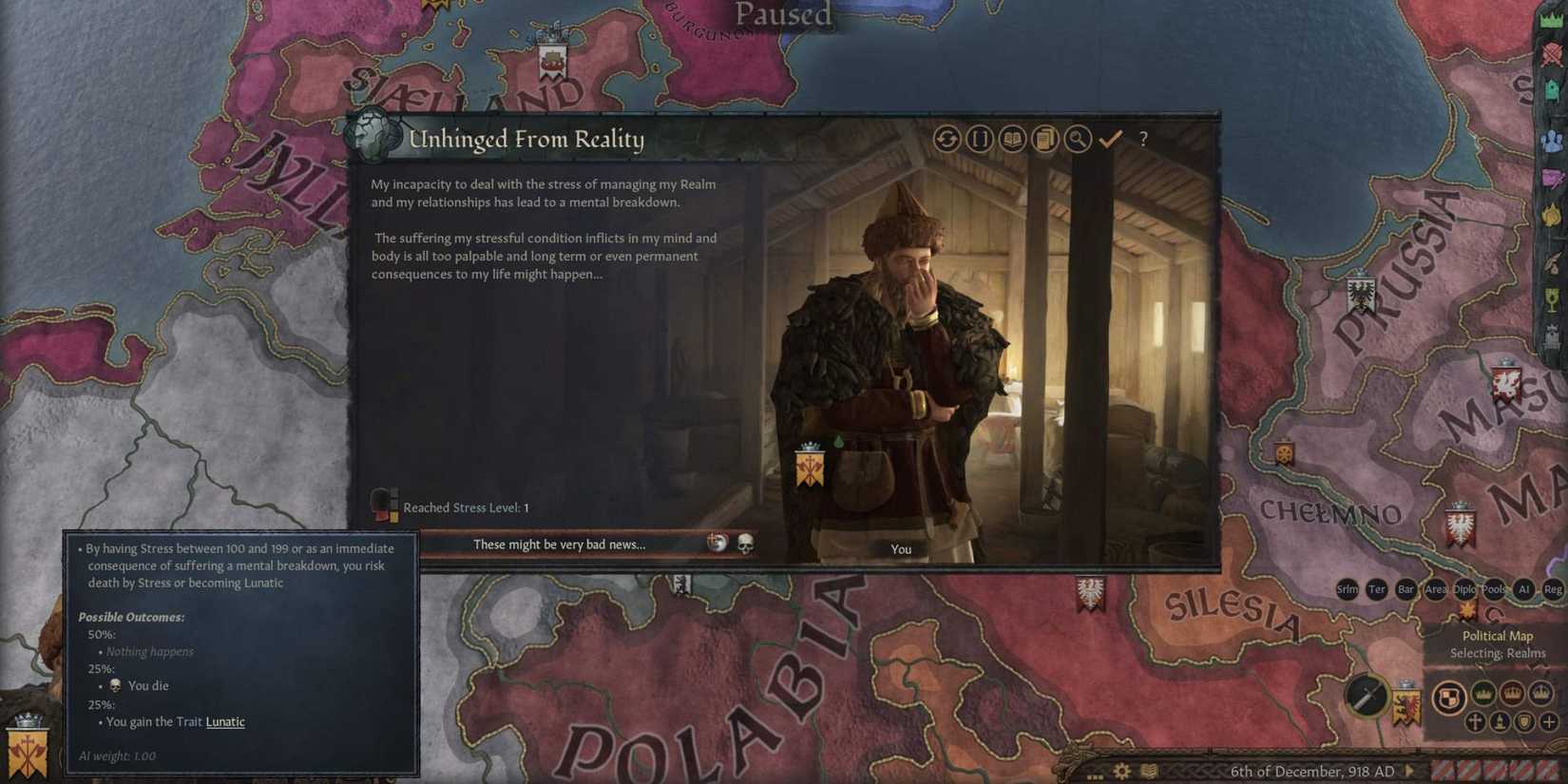Image resolution: width=1568 pixels, height=784 pixels.
Task: Open the Lunatic trait link in tooltip
Action: click(x=225, y=722)
